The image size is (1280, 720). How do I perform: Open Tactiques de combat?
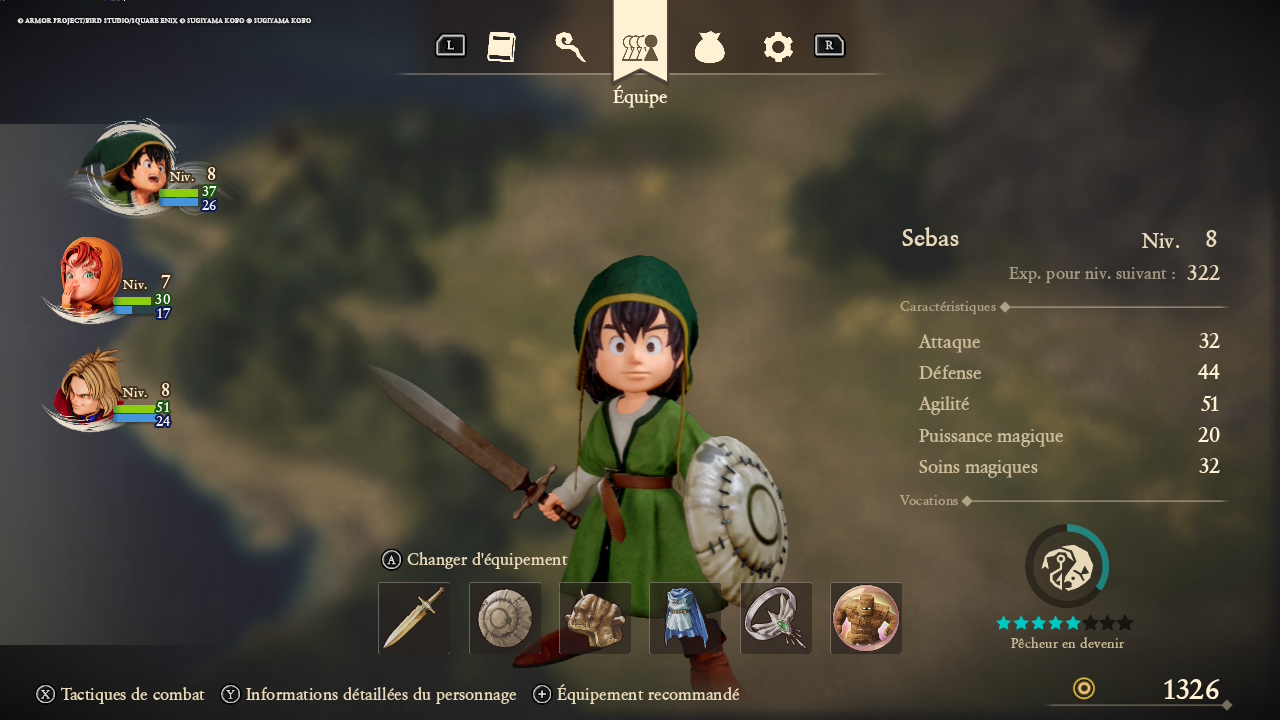click(121, 694)
